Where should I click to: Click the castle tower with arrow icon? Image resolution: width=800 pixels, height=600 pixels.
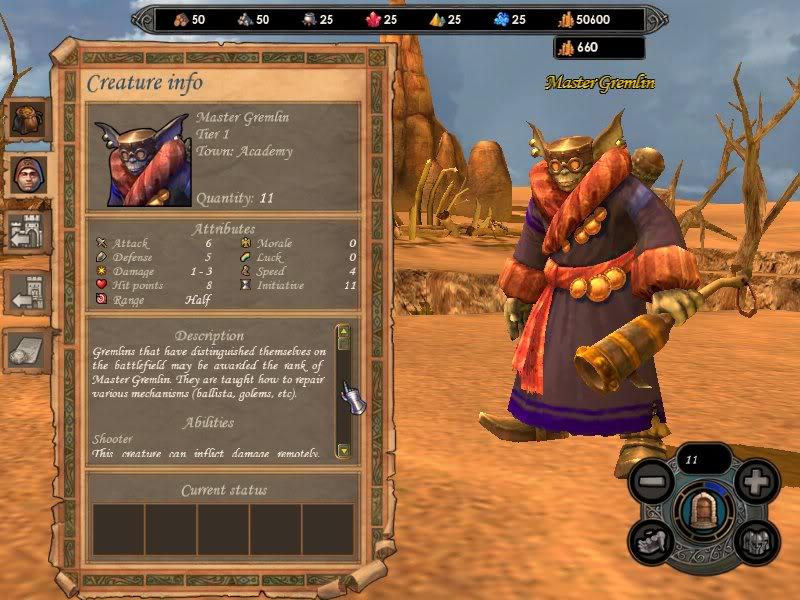coord(29,294)
